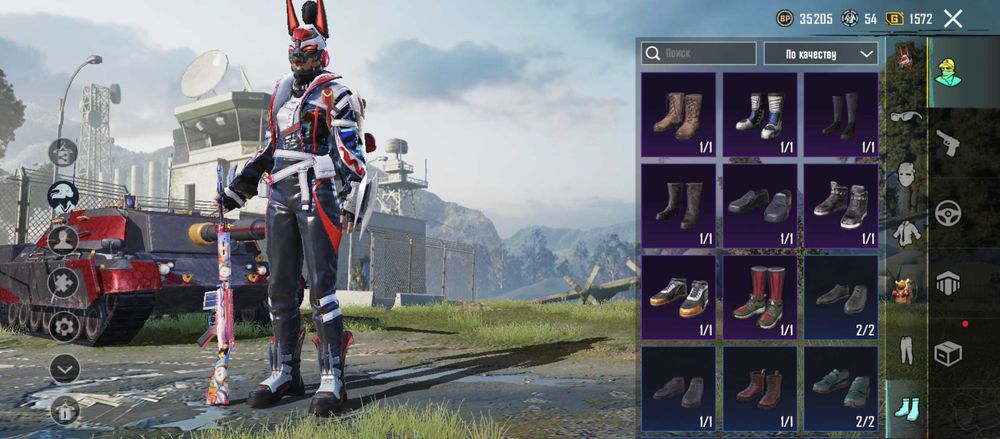
Task: Pick the orange-soled sneakers item
Action: [x=678, y=295]
